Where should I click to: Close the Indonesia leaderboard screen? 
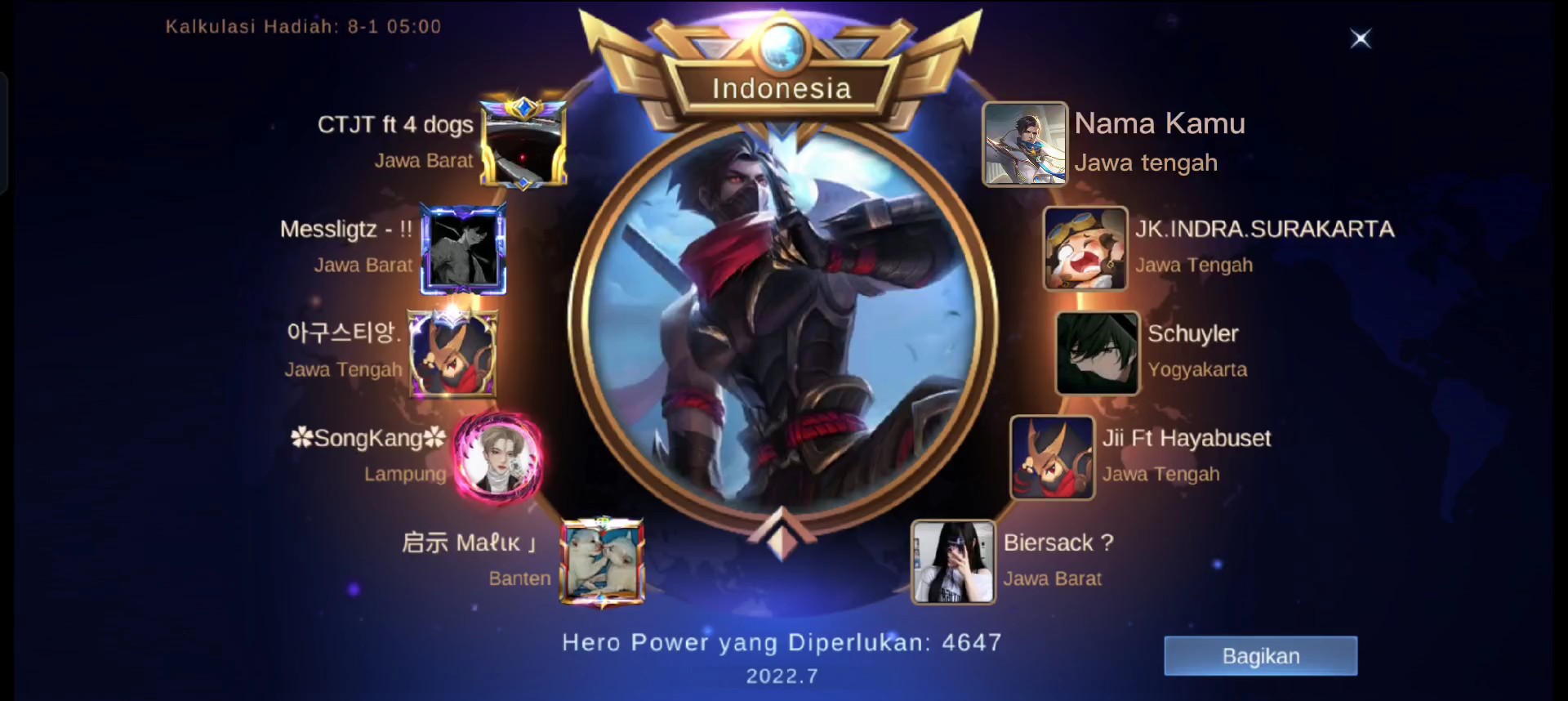[x=1361, y=38]
